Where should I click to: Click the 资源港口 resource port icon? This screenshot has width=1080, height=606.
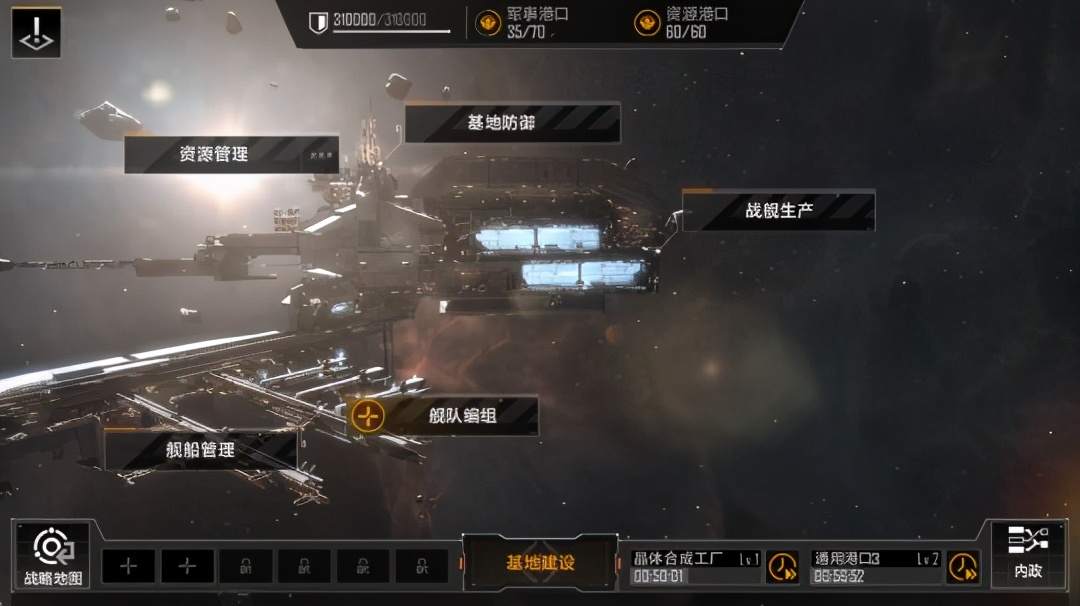pos(647,23)
